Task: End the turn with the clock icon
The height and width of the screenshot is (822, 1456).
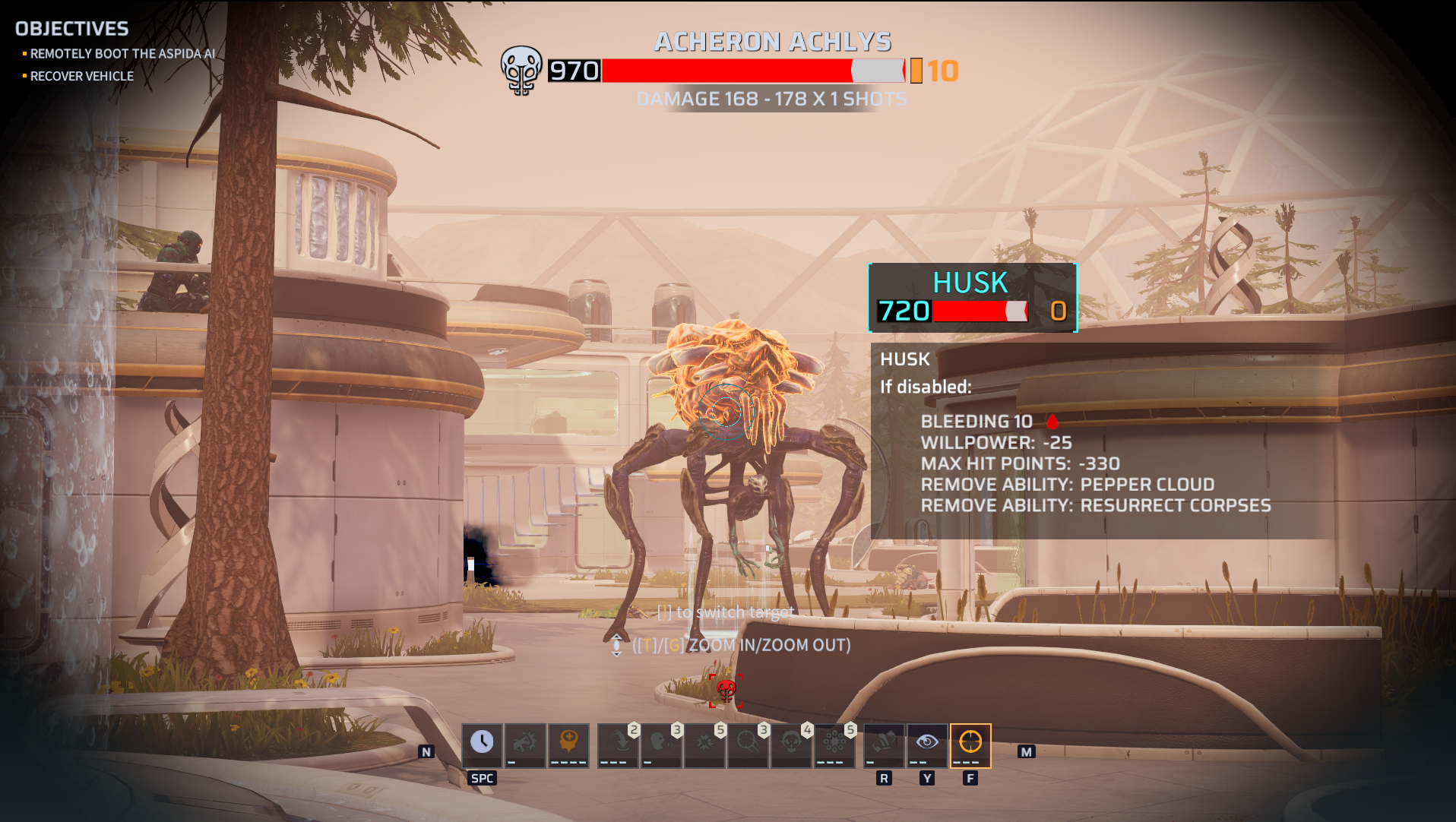Action: point(482,742)
